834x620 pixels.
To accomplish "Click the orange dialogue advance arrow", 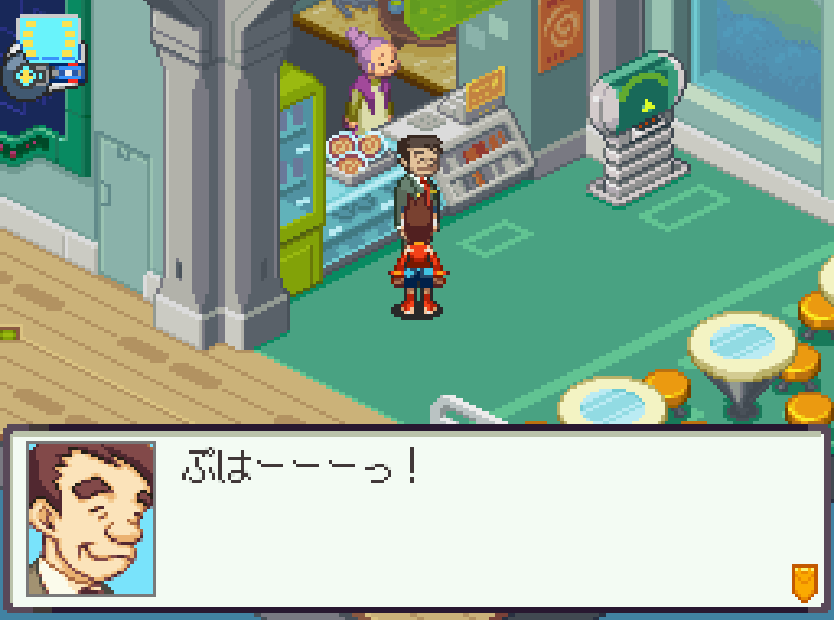I will pos(803,581).
